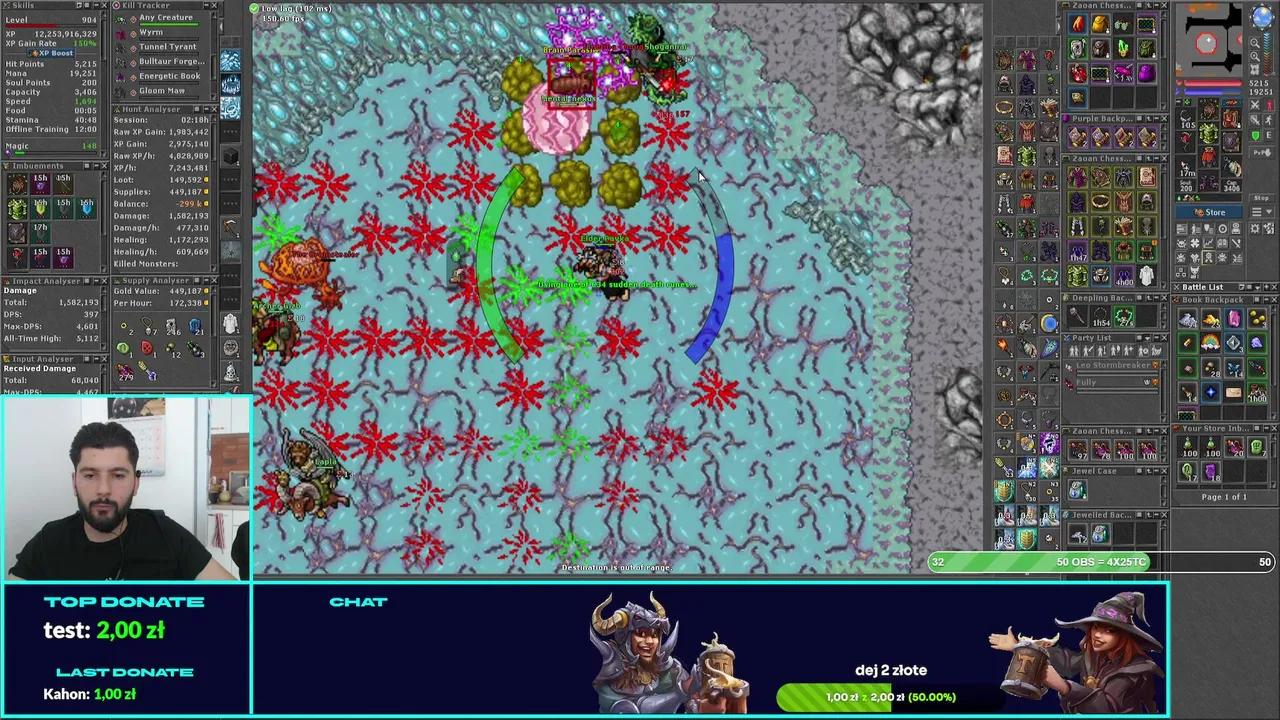
Task: Select the offensive fight stance icon
Action: [1255, 104]
